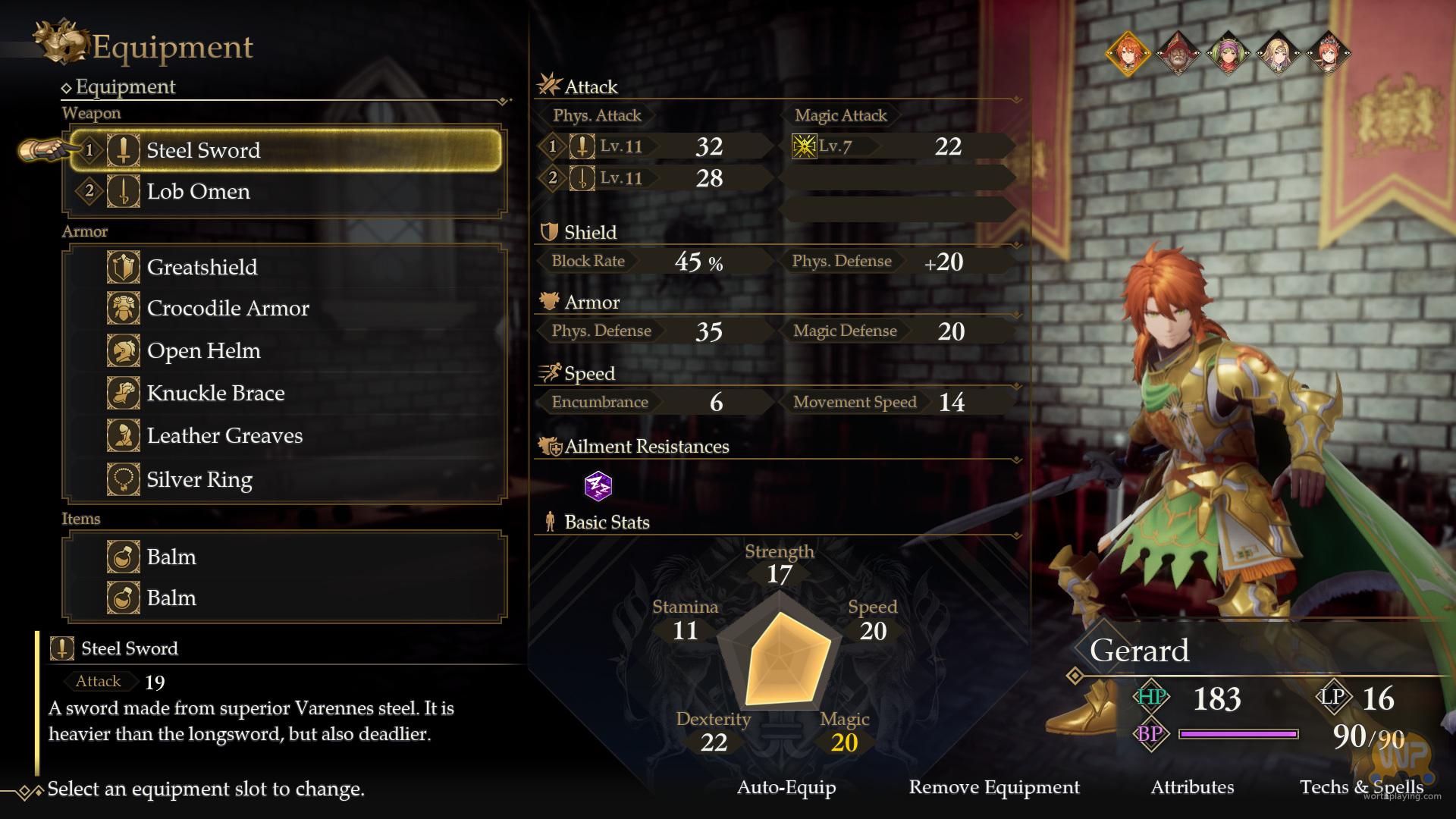Pick the Knuckle Brace slot
Screen dimensions: 1456x819
[285, 394]
